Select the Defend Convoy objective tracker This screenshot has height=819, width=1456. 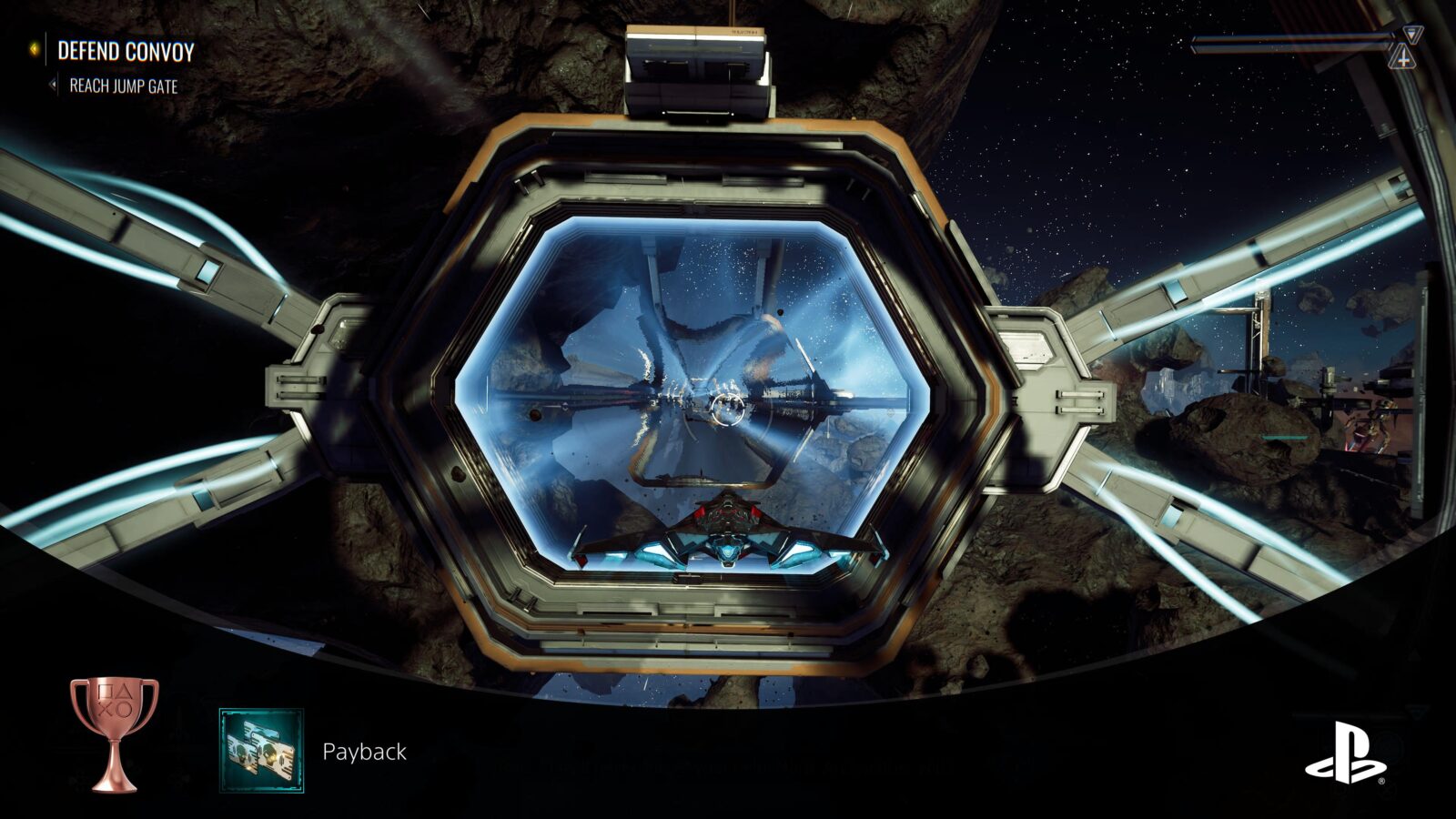[126, 51]
